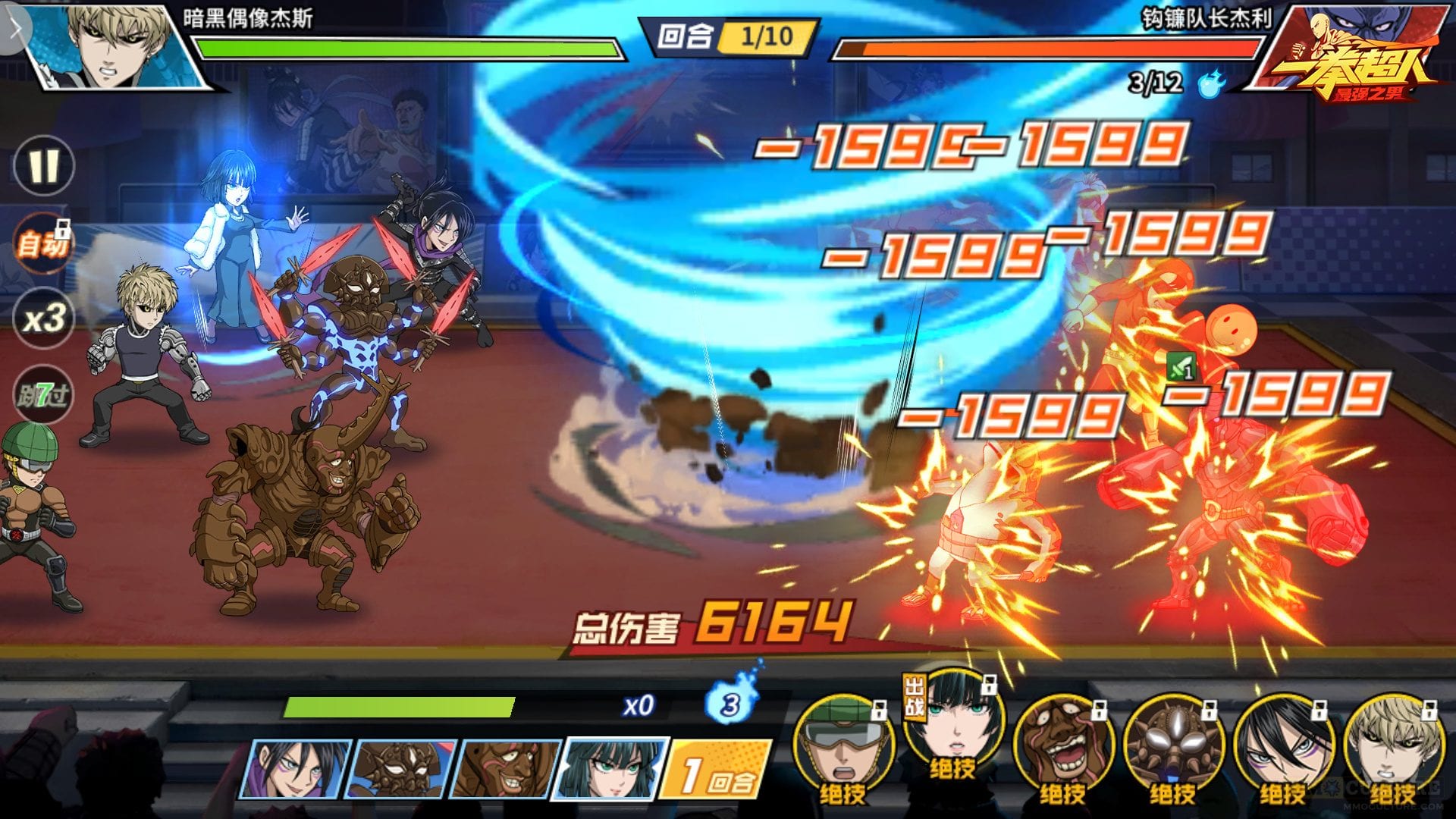
Task: Use the black-haired ninja's 绝技 skill
Action: point(1283,747)
